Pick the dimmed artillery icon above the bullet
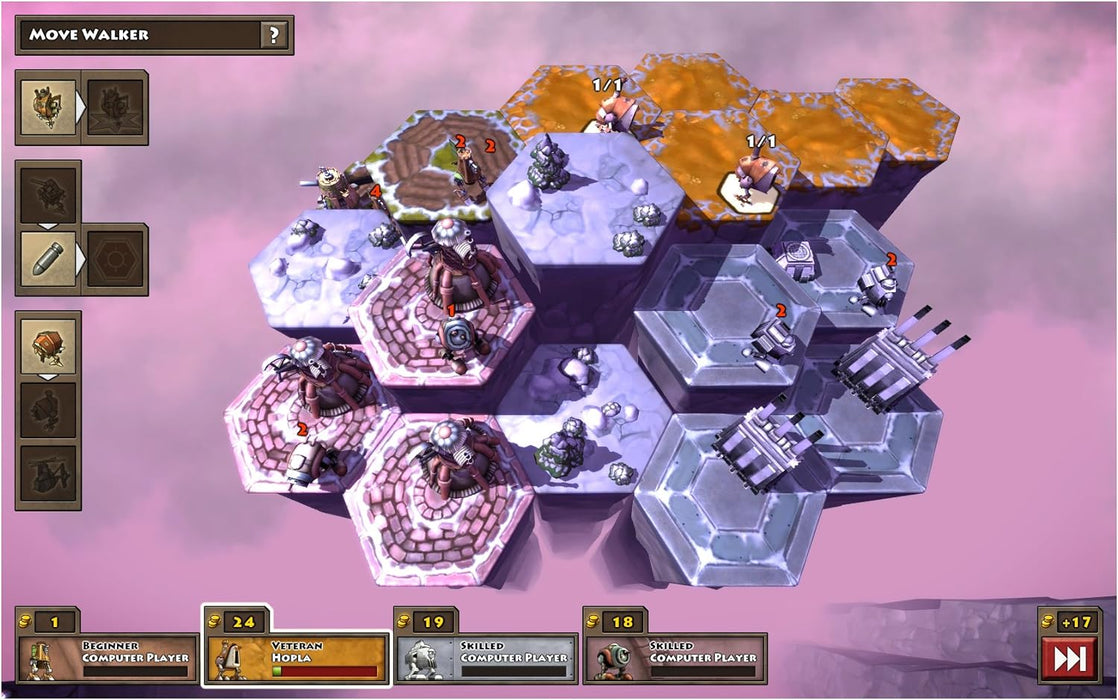 click(x=47, y=193)
